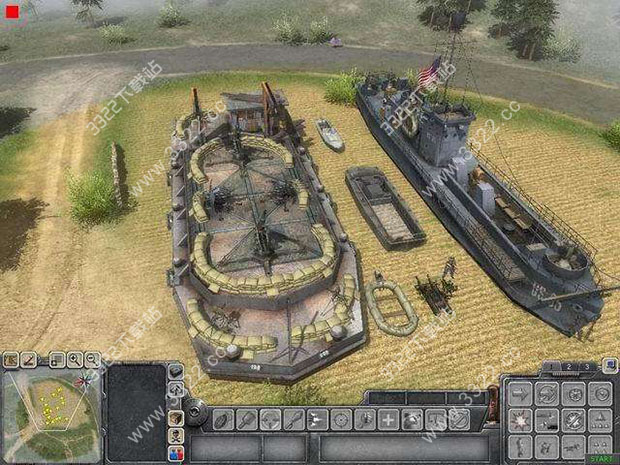
Task: Zoom out the minimap with the minus magnifier
Action: (91, 360)
